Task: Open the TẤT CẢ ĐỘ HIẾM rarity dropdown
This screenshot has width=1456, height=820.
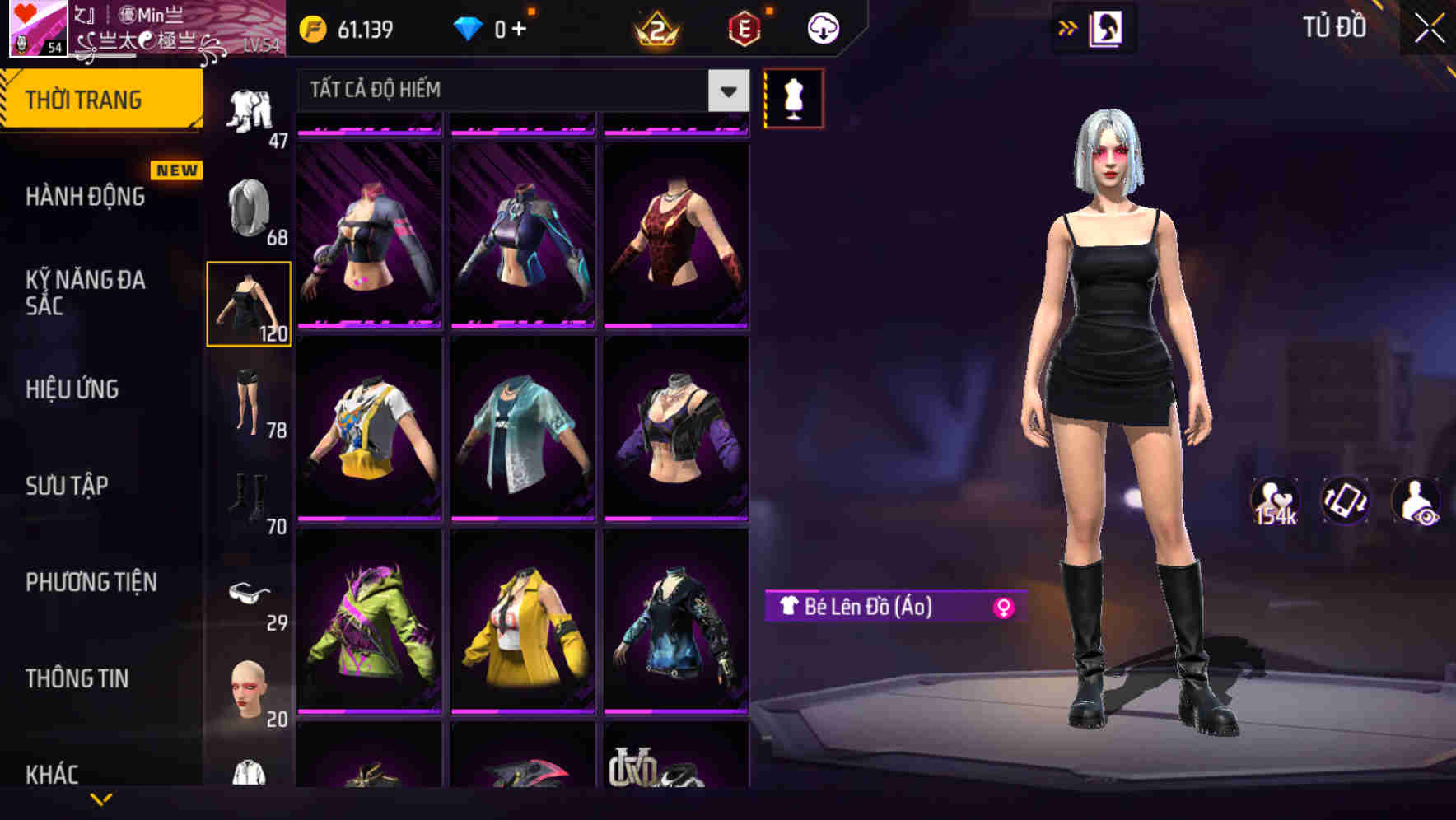Action: 511,90
